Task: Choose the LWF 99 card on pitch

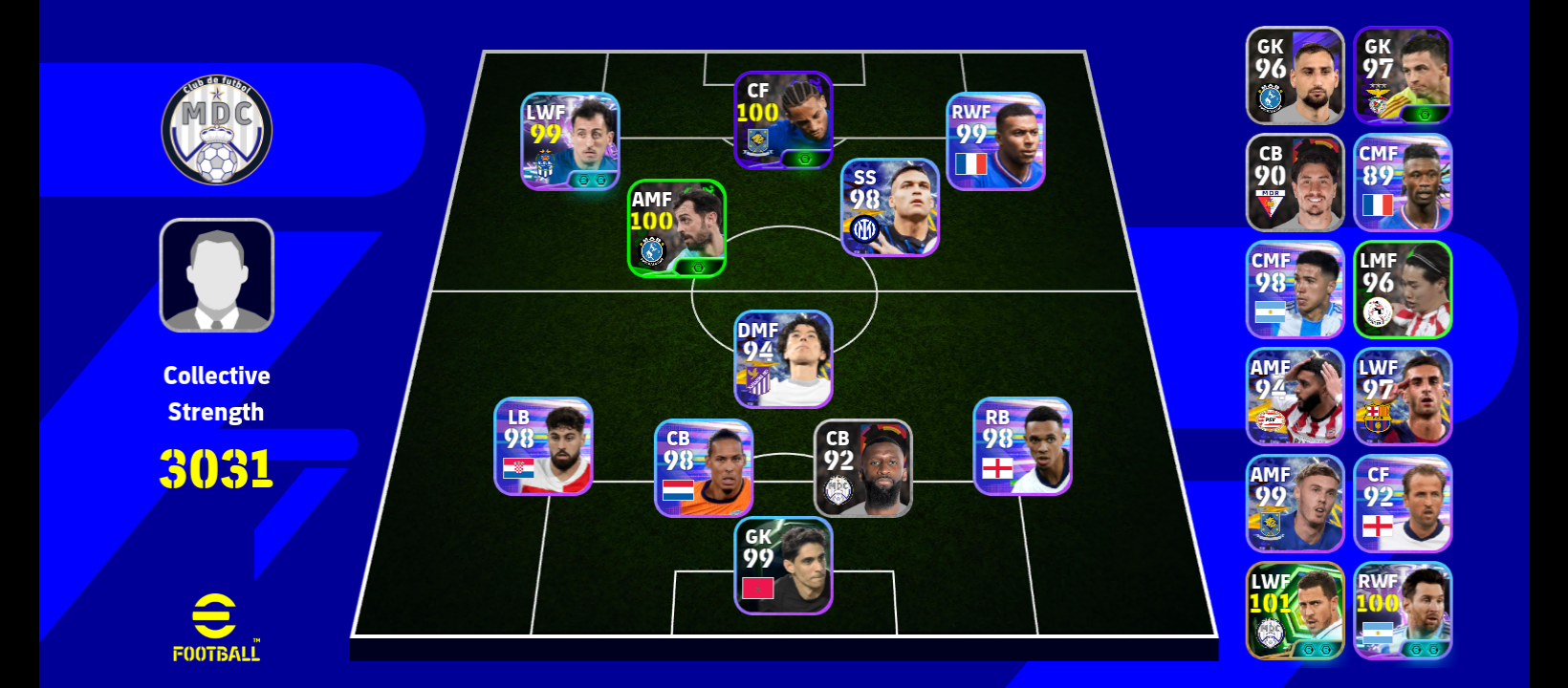Action: 570,141
